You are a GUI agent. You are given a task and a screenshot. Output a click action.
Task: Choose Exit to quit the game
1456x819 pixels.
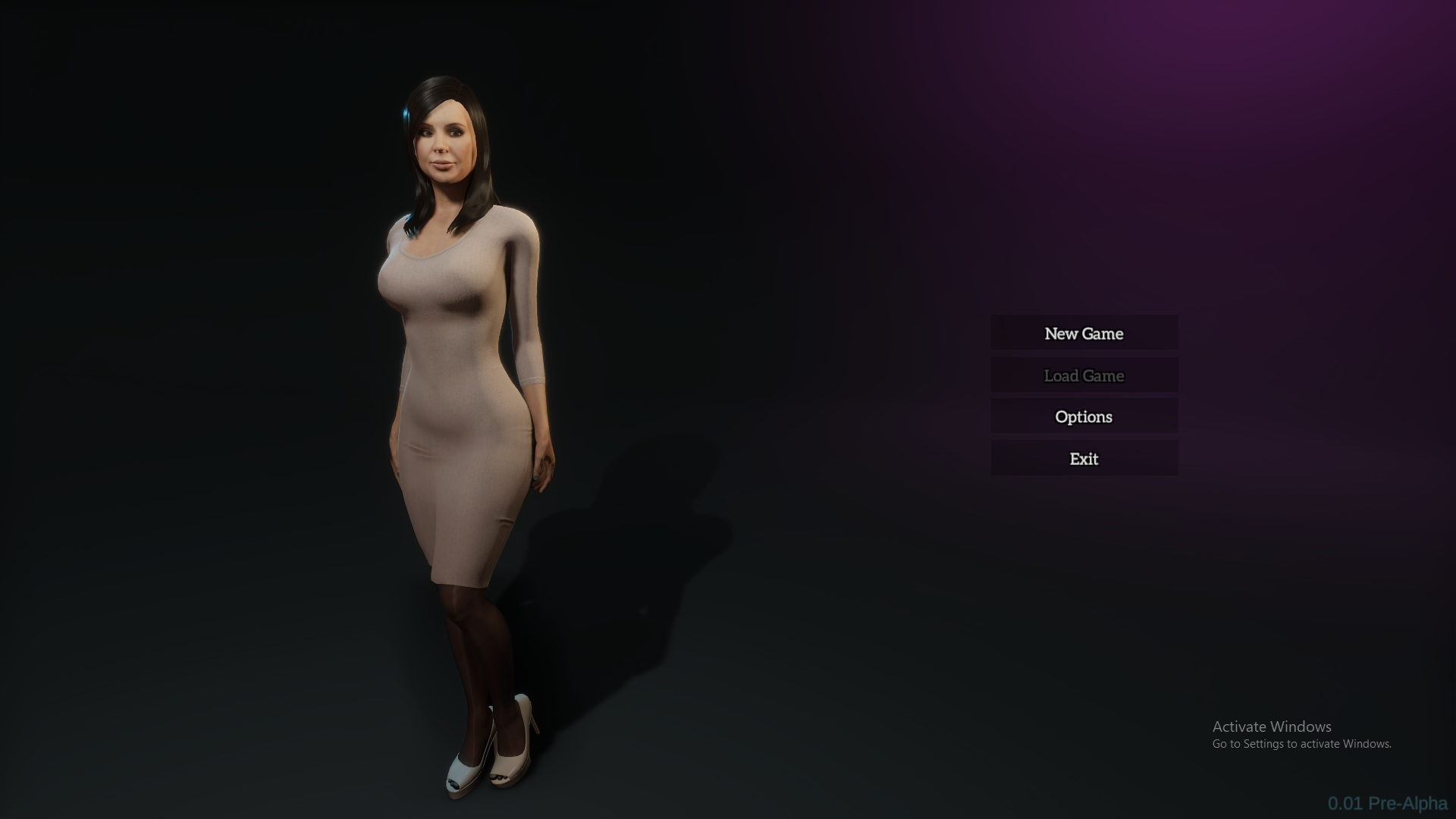(x=1084, y=459)
